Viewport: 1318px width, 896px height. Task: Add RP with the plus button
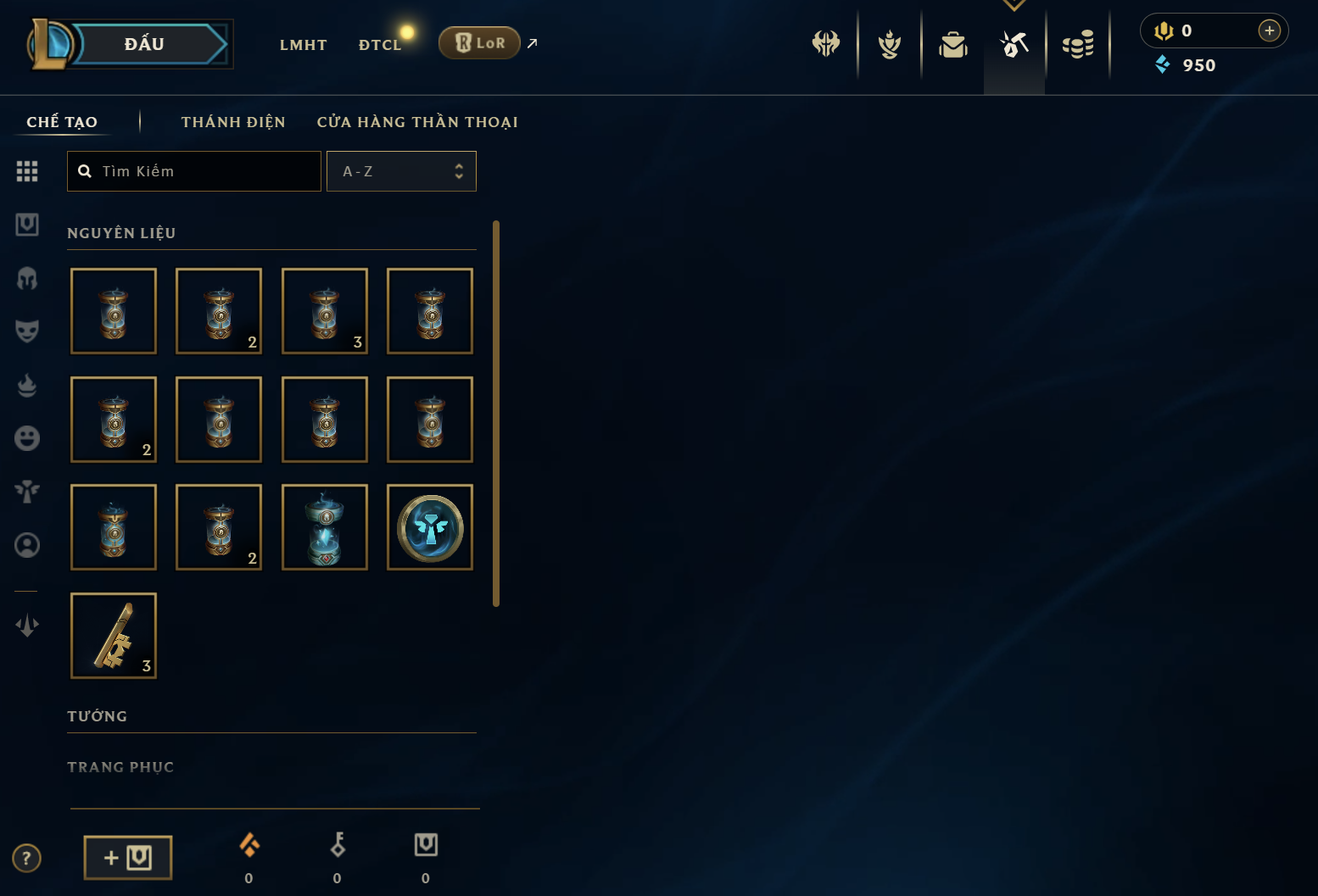1269,31
